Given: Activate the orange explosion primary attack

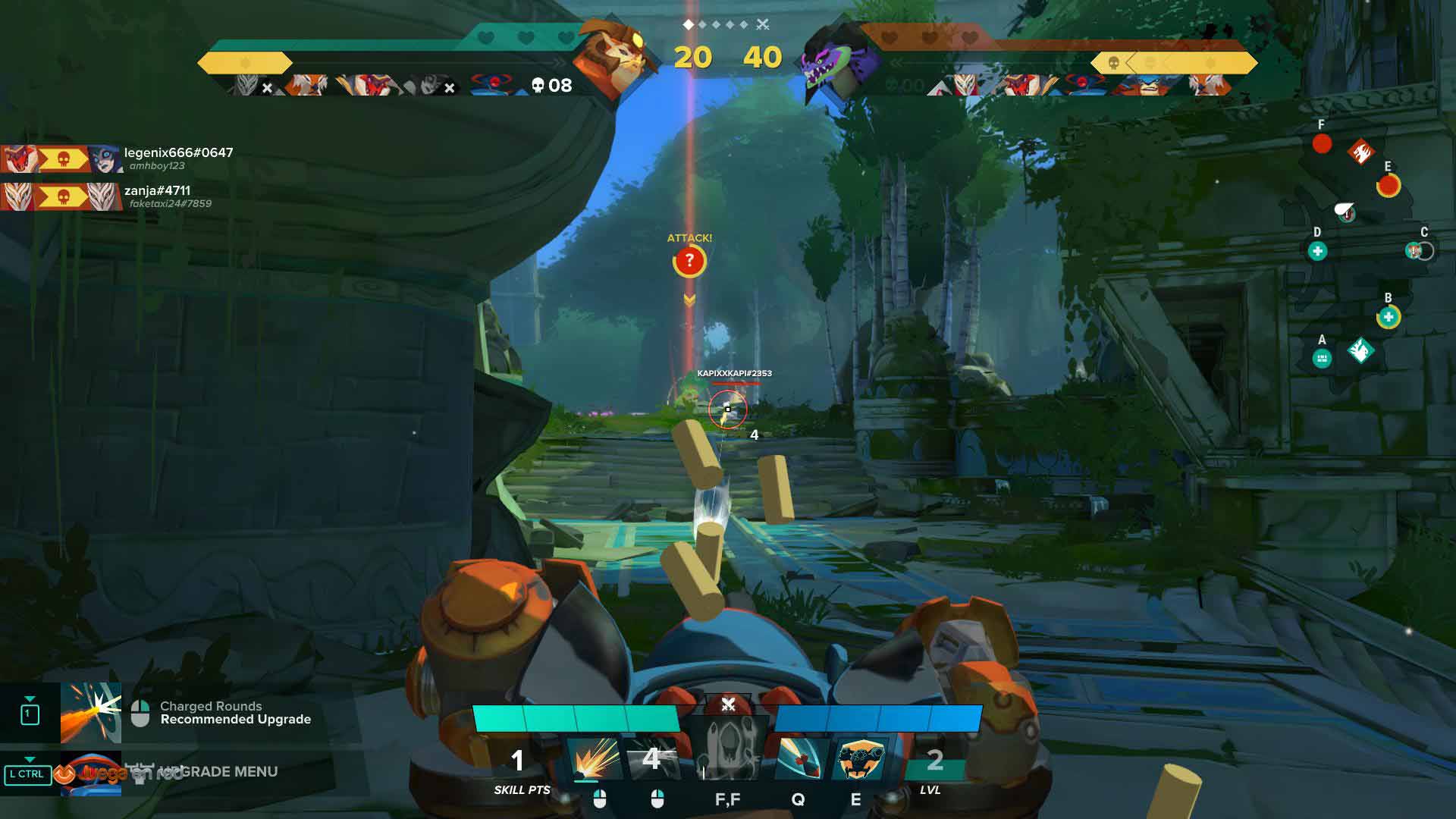Looking at the screenshot, I should click(x=594, y=757).
